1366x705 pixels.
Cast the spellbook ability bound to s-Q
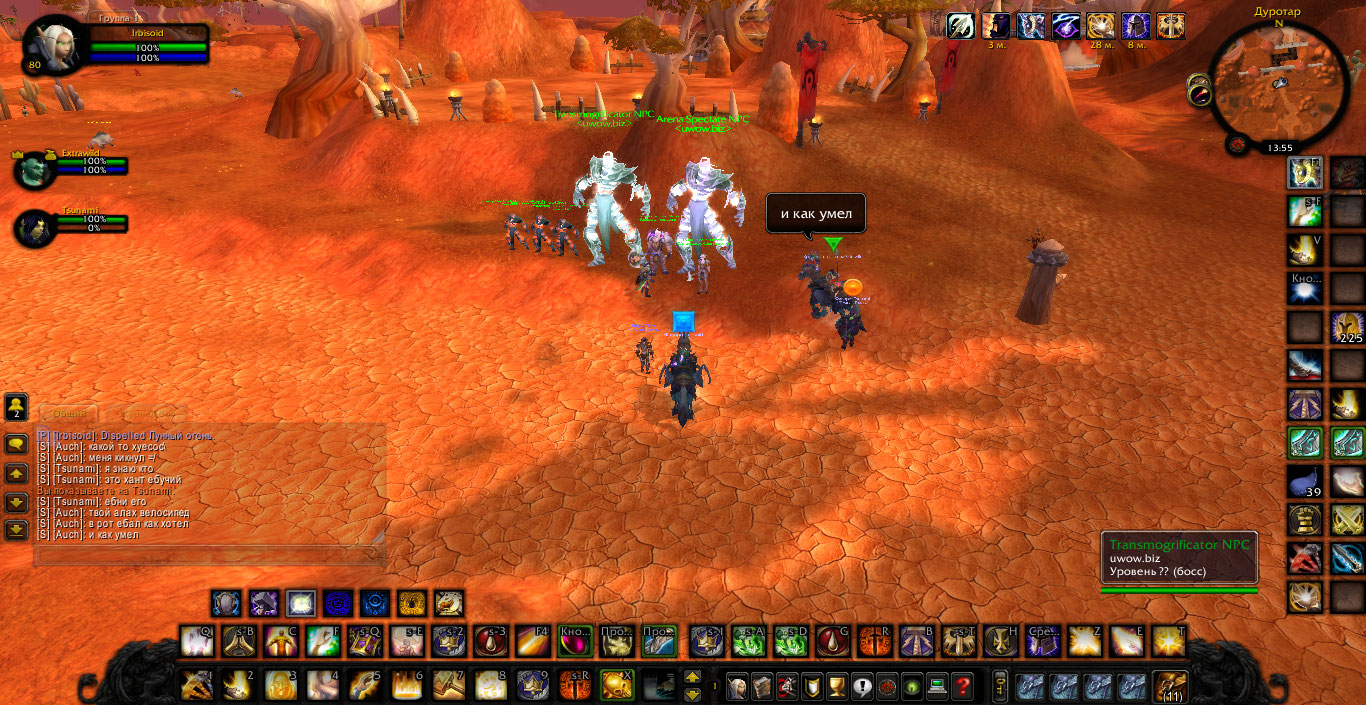pyautogui.click(x=364, y=641)
